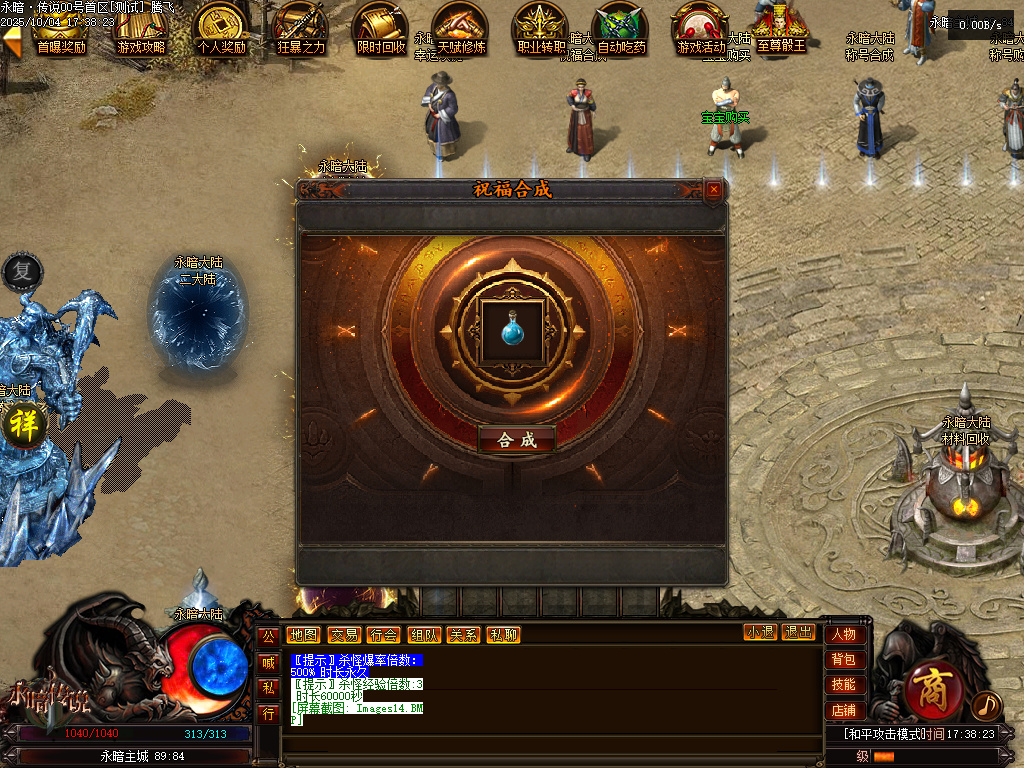This screenshot has width=1024, height=768.
Task: Open the 交易 trade button
Action: click(343, 635)
